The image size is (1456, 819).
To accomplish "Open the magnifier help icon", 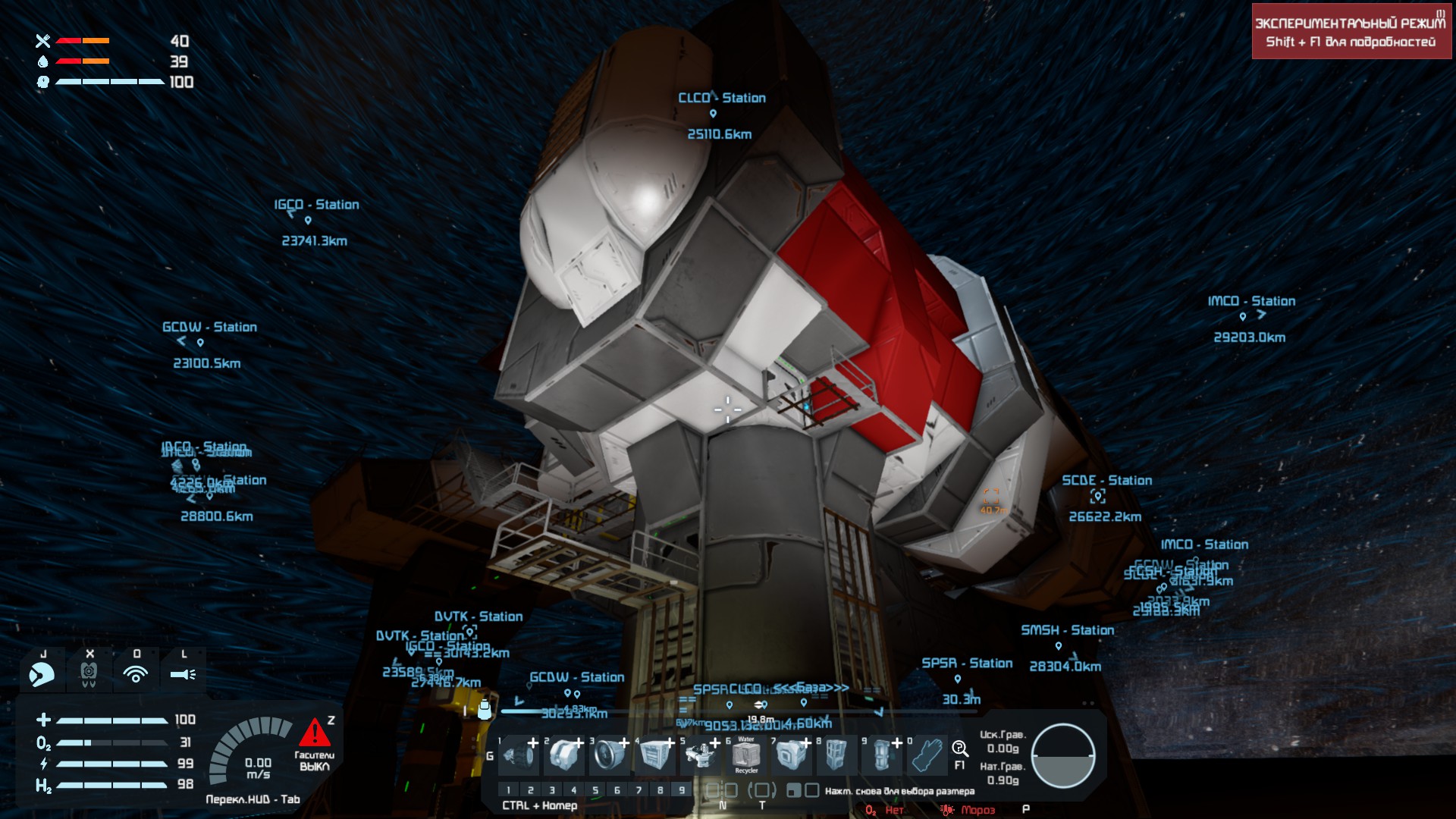I will pyautogui.click(x=960, y=749).
